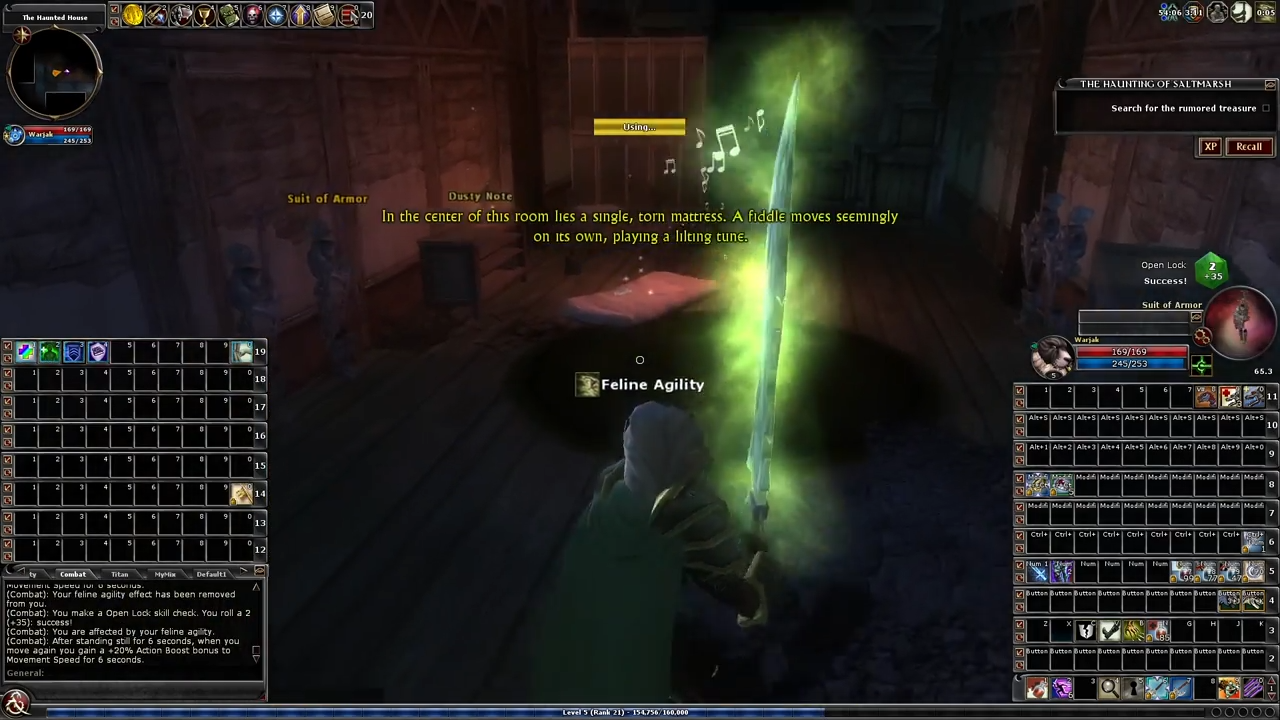Open the gold coin icon on the top toolbar
Image resolution: width=1280 pixels, height=720 pixels.
coord(133,14)
